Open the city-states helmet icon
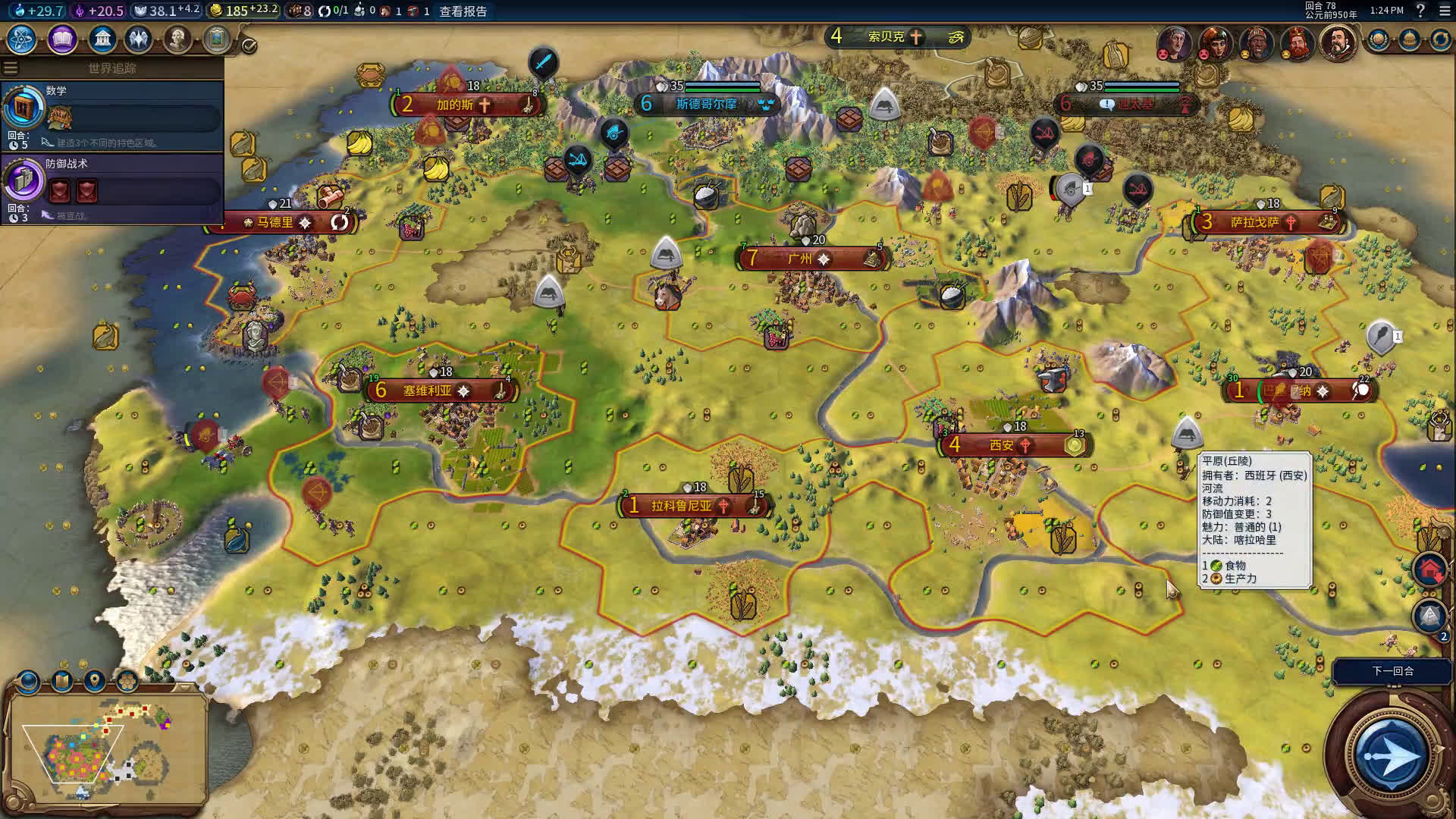The height and width of the screenshot is (819, 1456). (1409, 40)
